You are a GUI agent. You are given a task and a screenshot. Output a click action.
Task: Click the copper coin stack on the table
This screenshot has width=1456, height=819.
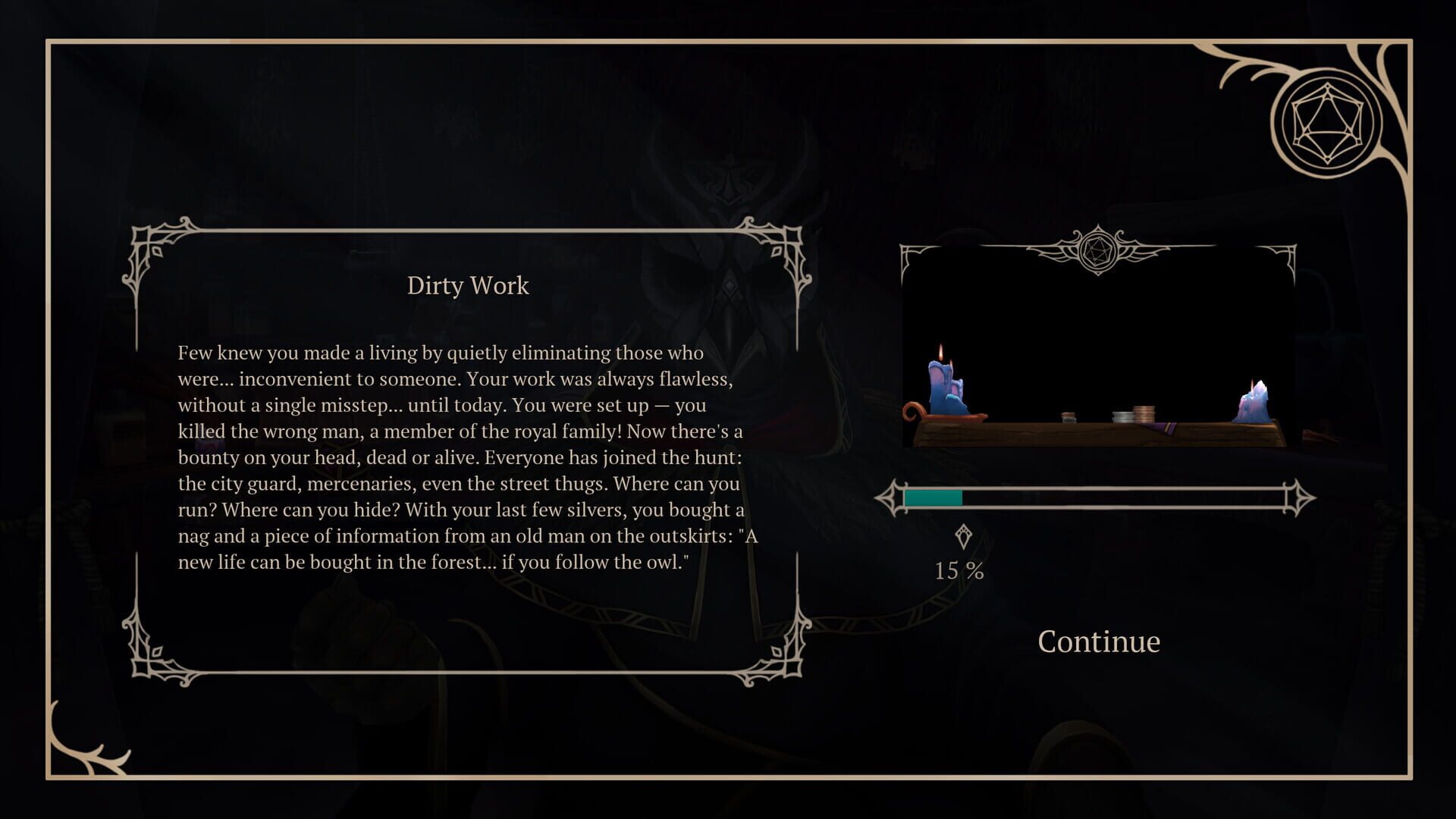pyautogui.click(x=1145, y=412)
